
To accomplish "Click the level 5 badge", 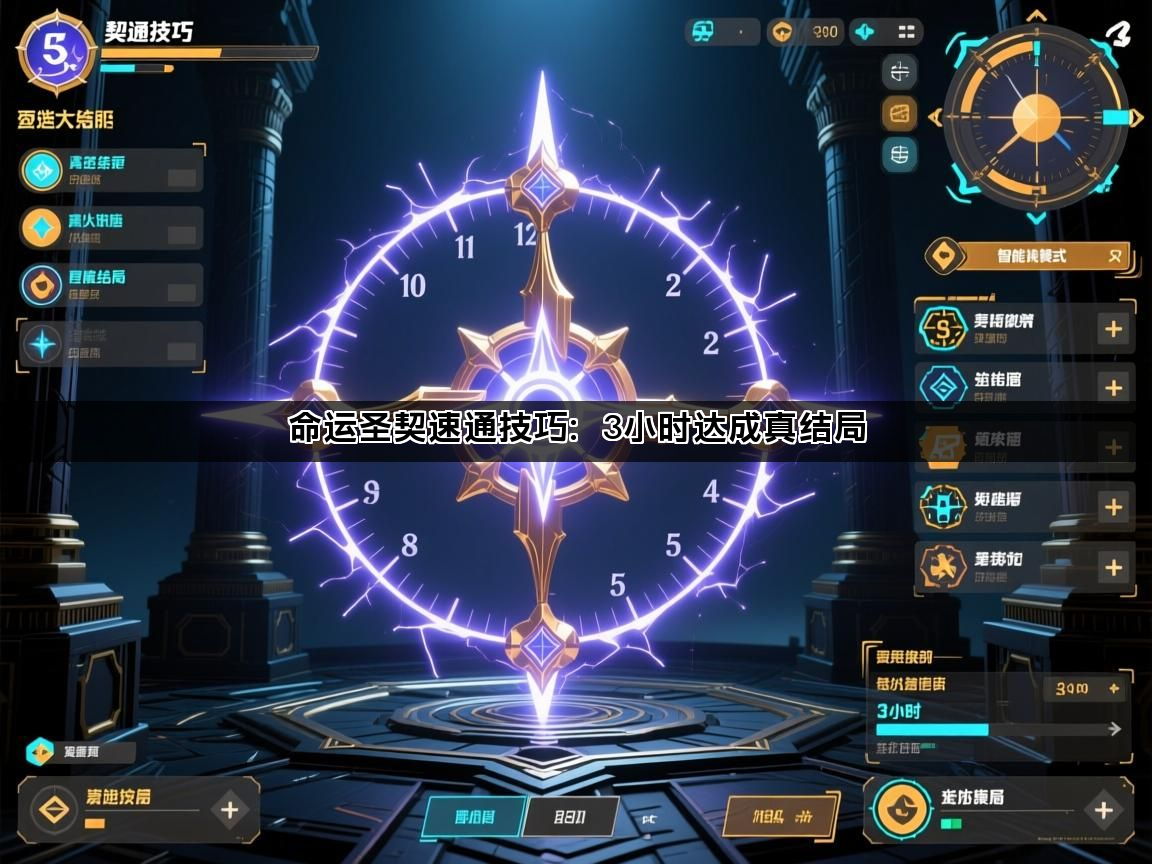I will pos(56,50).
